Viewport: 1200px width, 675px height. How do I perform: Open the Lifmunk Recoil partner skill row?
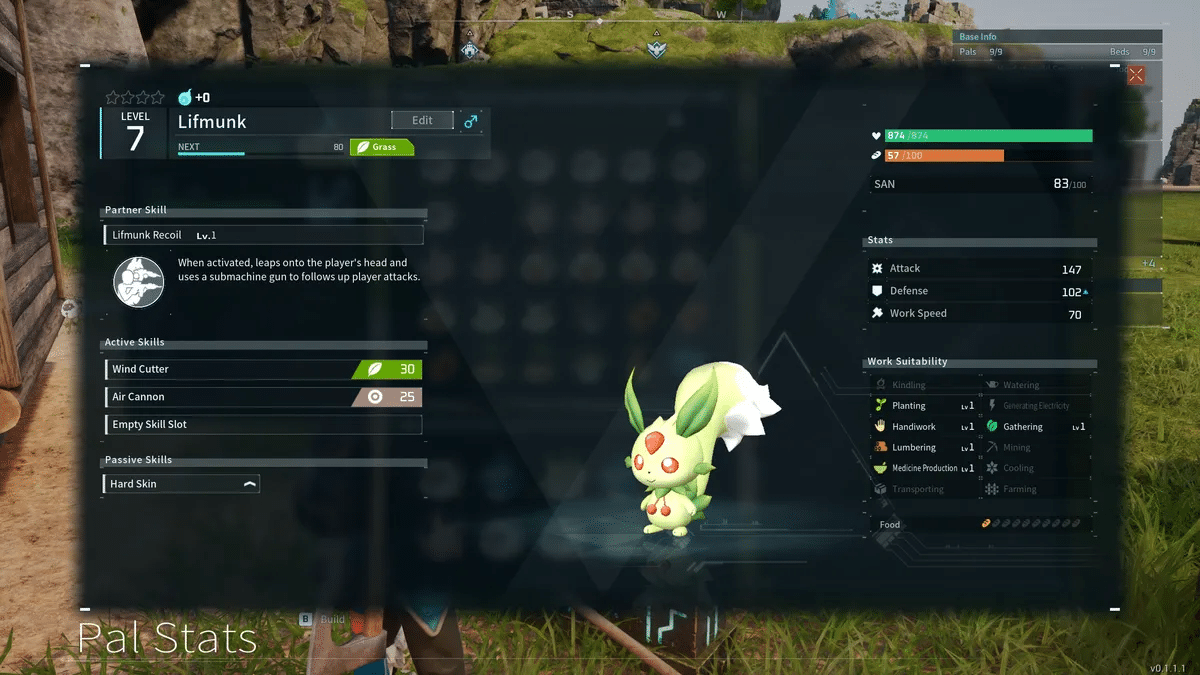pos(263,235)
